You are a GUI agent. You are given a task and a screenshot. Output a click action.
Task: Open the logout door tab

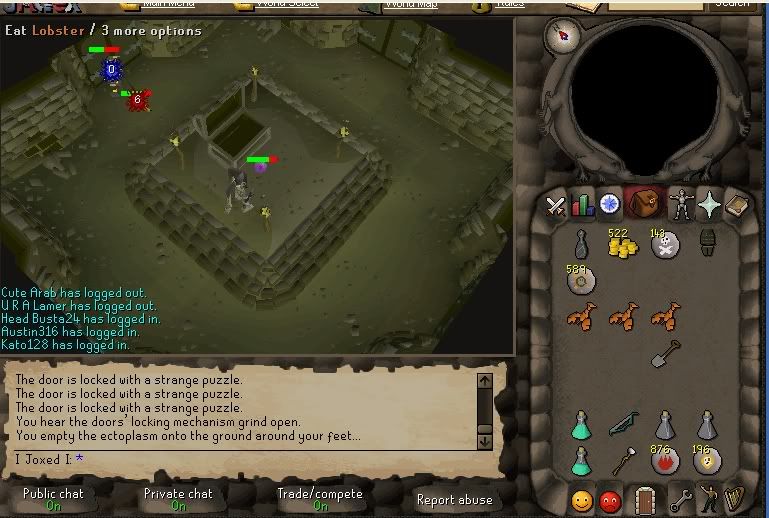[x=646, y=498]
